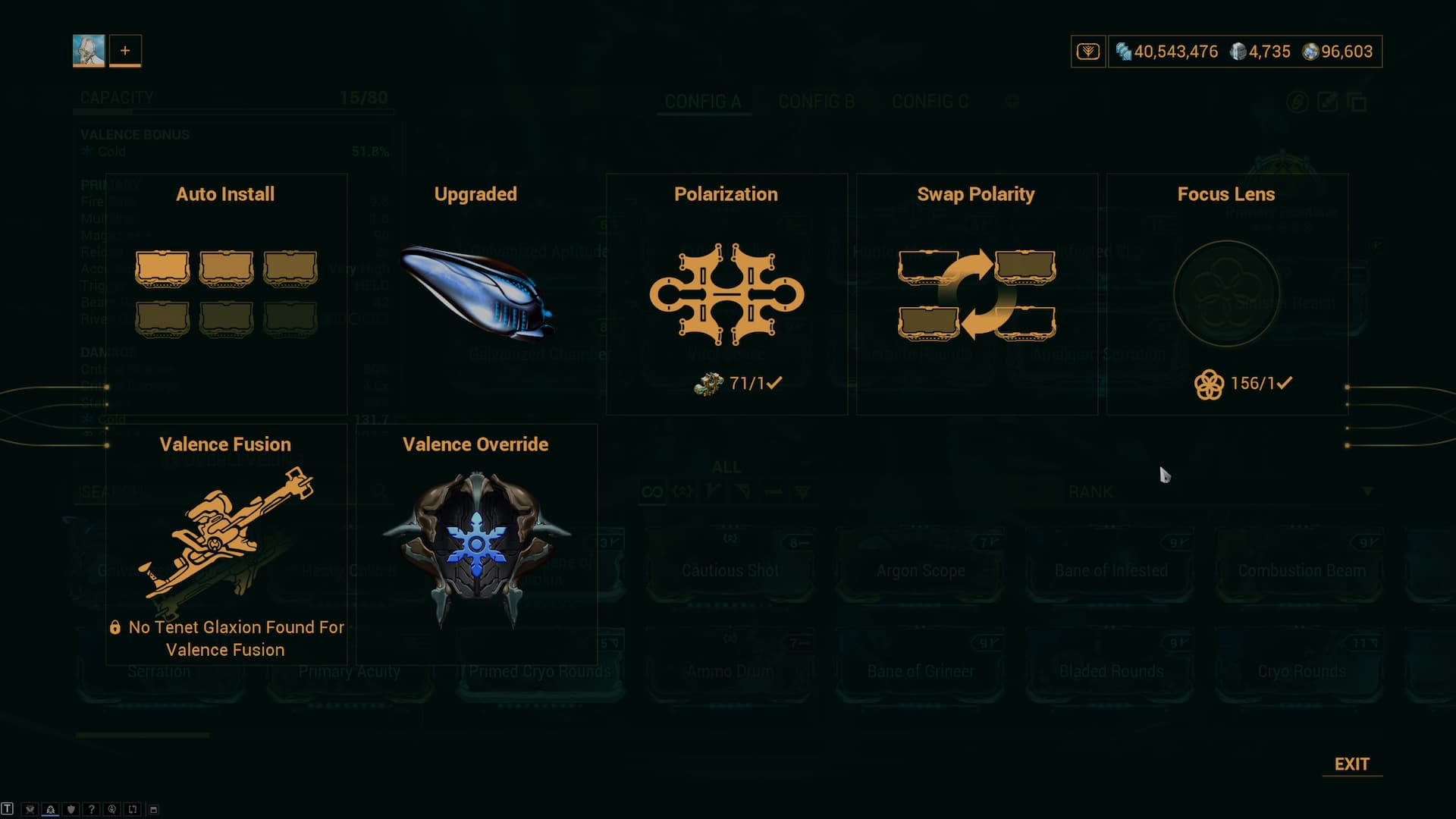Open the boxed emblem icon beside credits
Image resolution: width=1456 pixels, height=819 pixels.
[x=1088, y=52]
